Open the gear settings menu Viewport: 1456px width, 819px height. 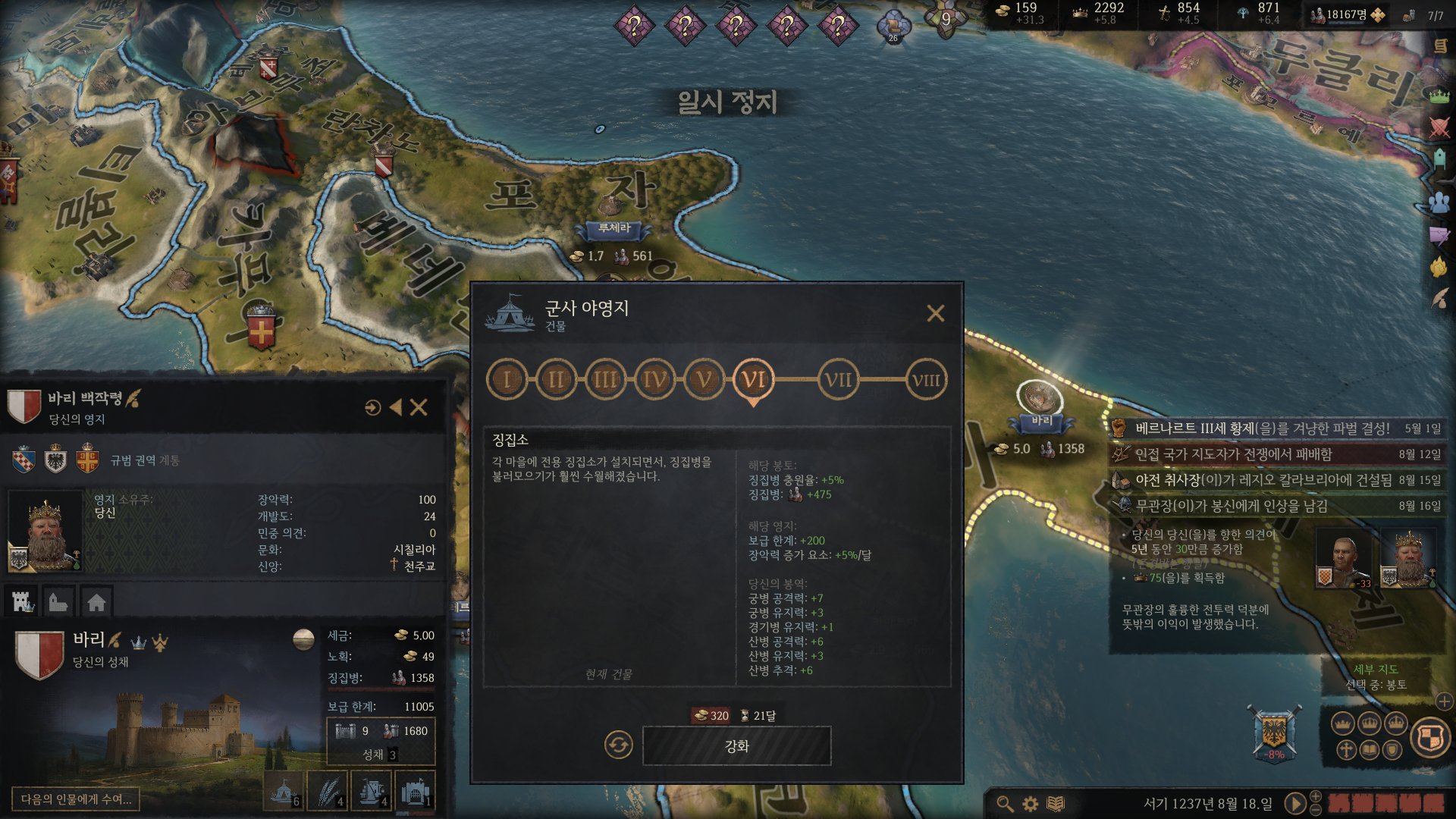tap(1030, 804)
